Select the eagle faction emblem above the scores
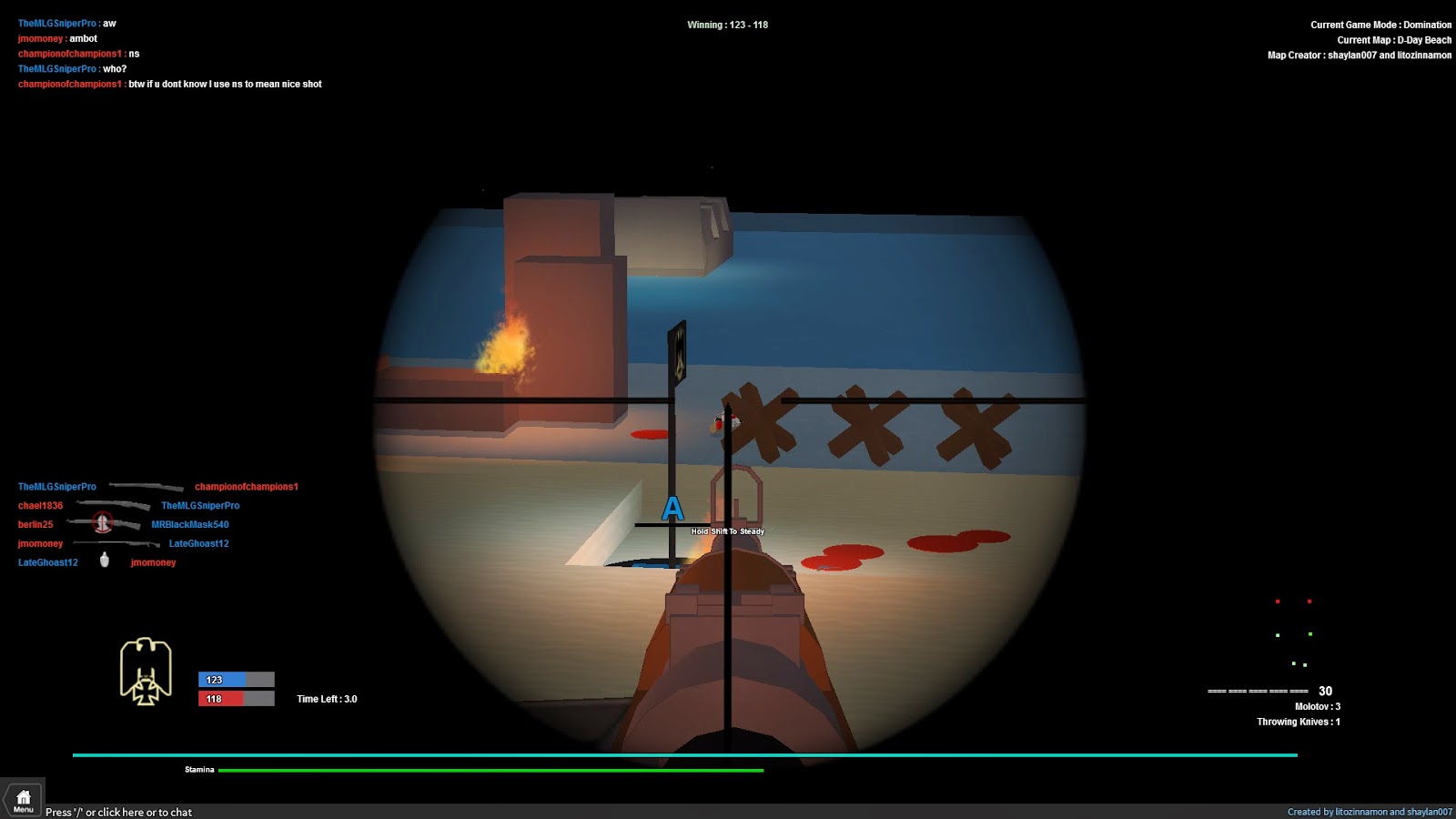This screenshot has height=819, width=1456. click(147, 671)
